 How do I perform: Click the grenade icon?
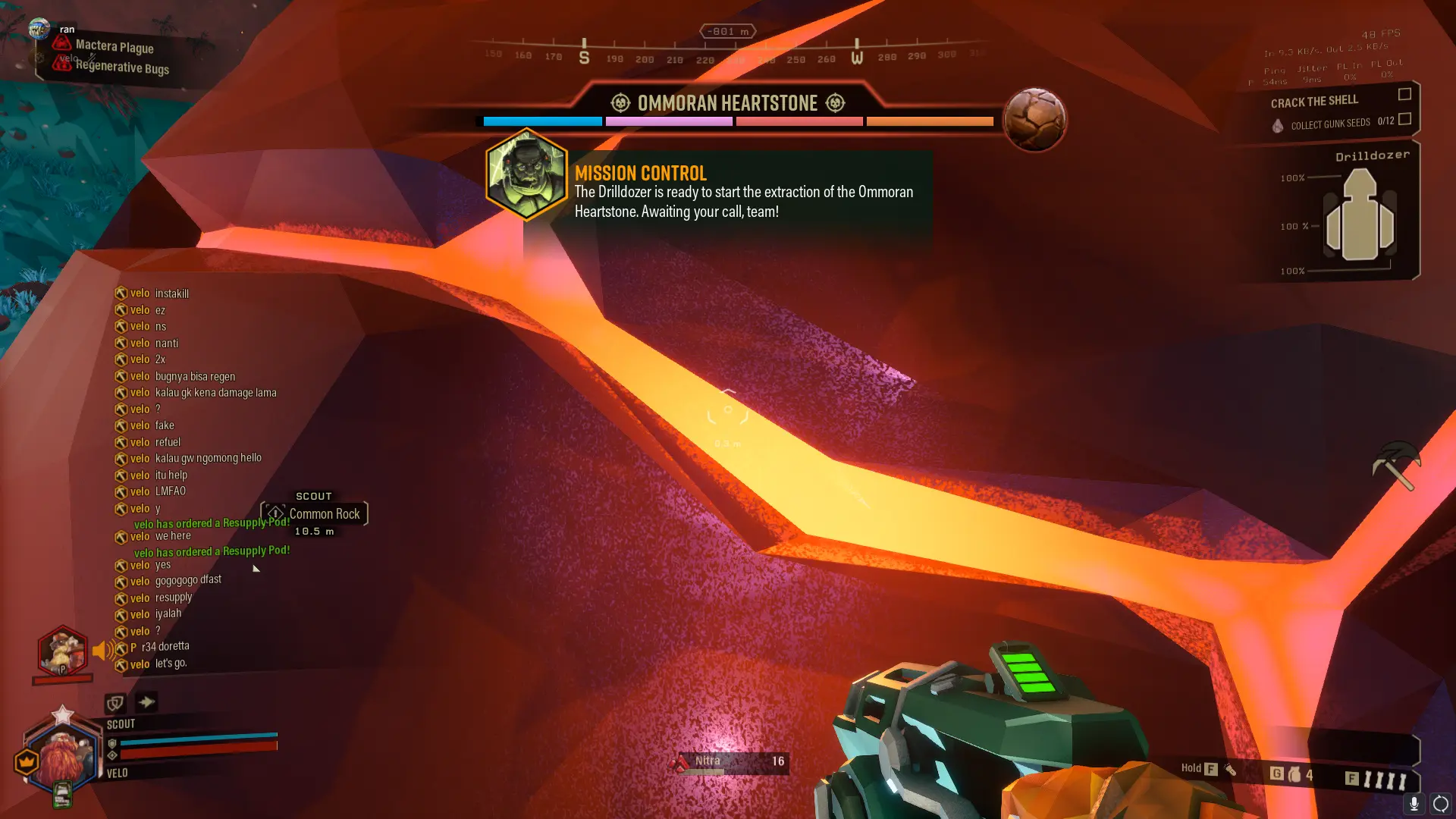(x=1294, y=774)
